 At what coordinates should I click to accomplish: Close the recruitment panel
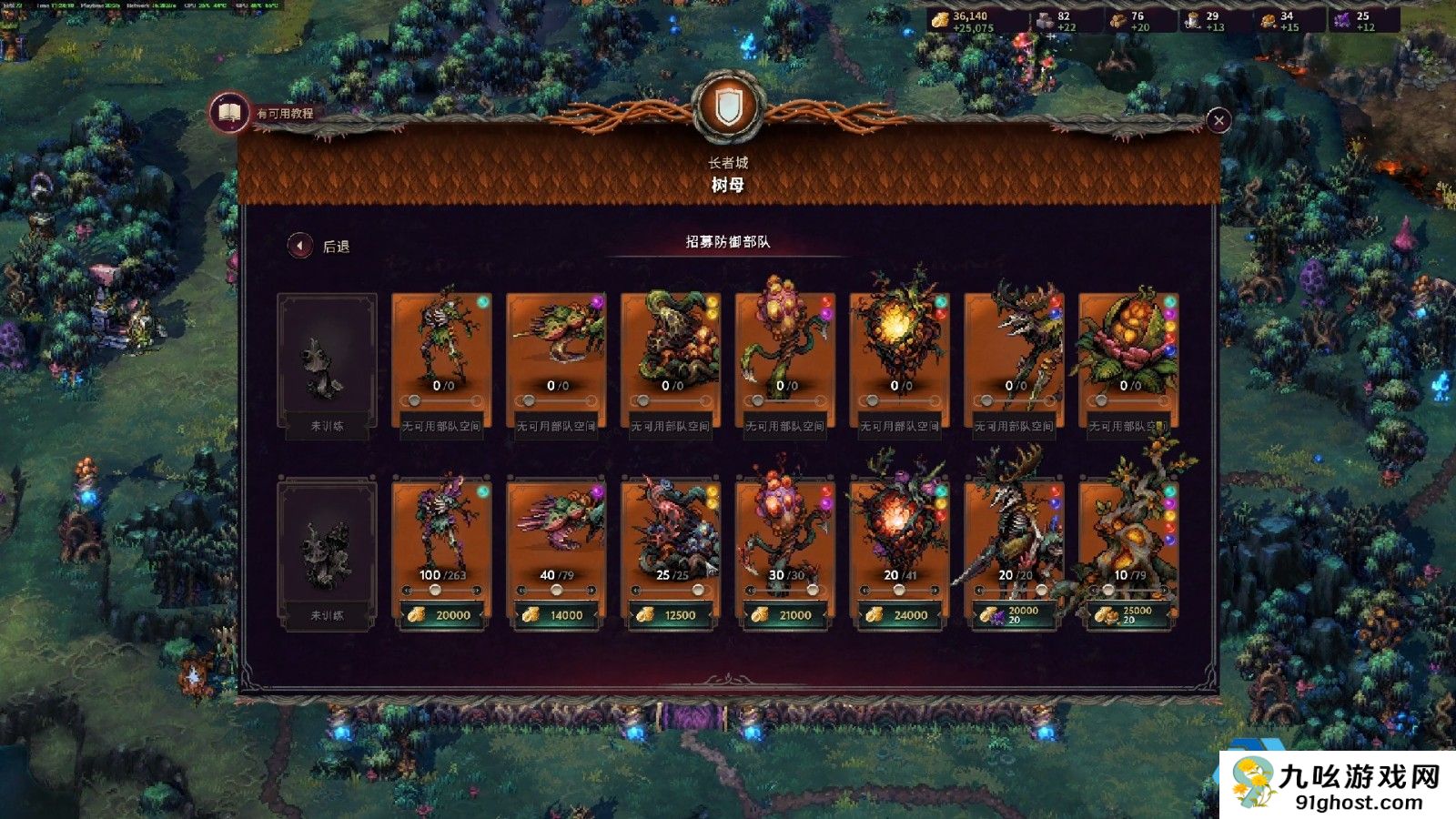coord(1218,120)
